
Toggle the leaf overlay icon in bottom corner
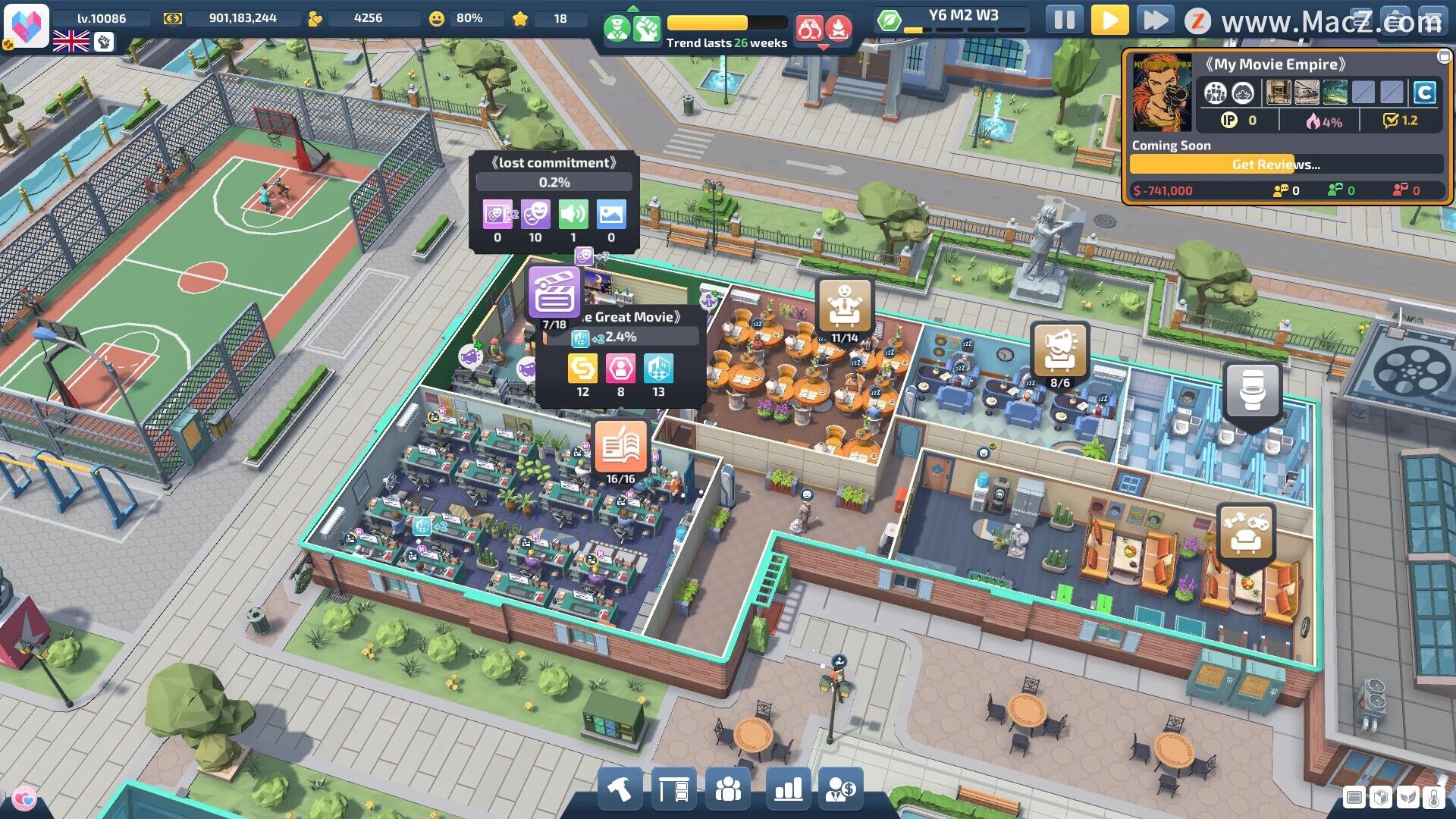(x=1407, y=798)
